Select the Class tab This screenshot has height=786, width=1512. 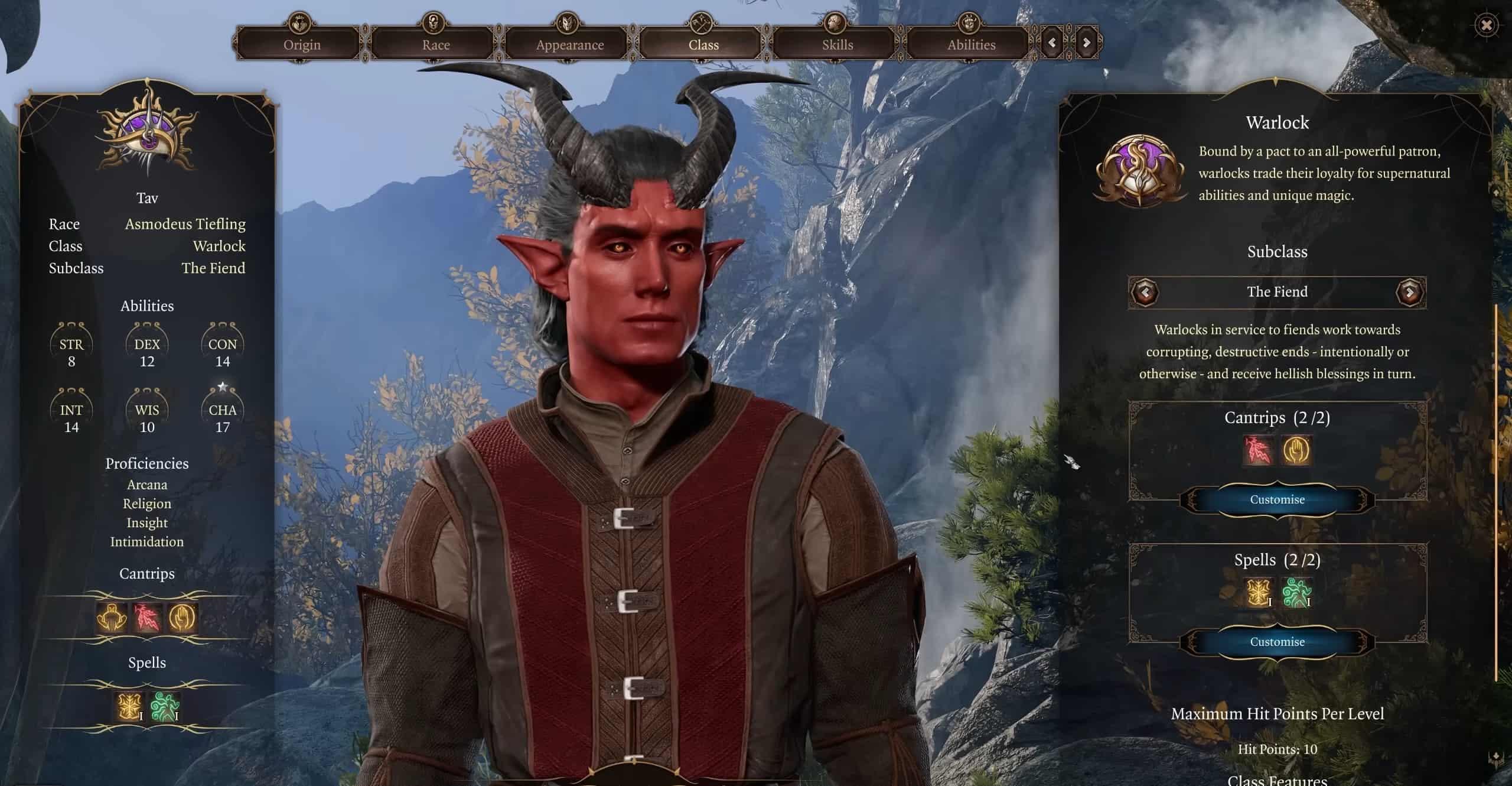pos(703,44)
